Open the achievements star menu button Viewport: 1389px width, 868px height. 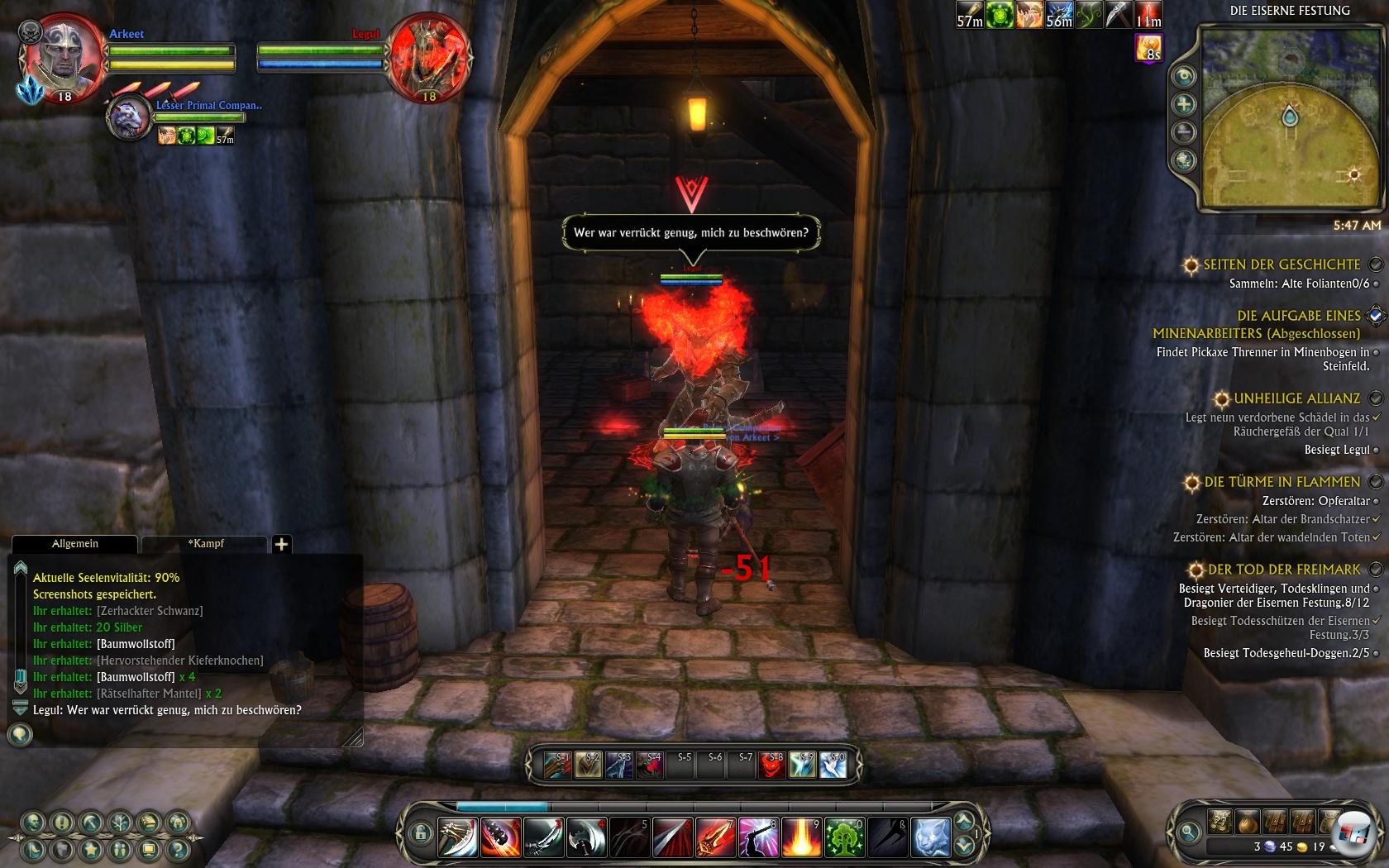point(91,849)
